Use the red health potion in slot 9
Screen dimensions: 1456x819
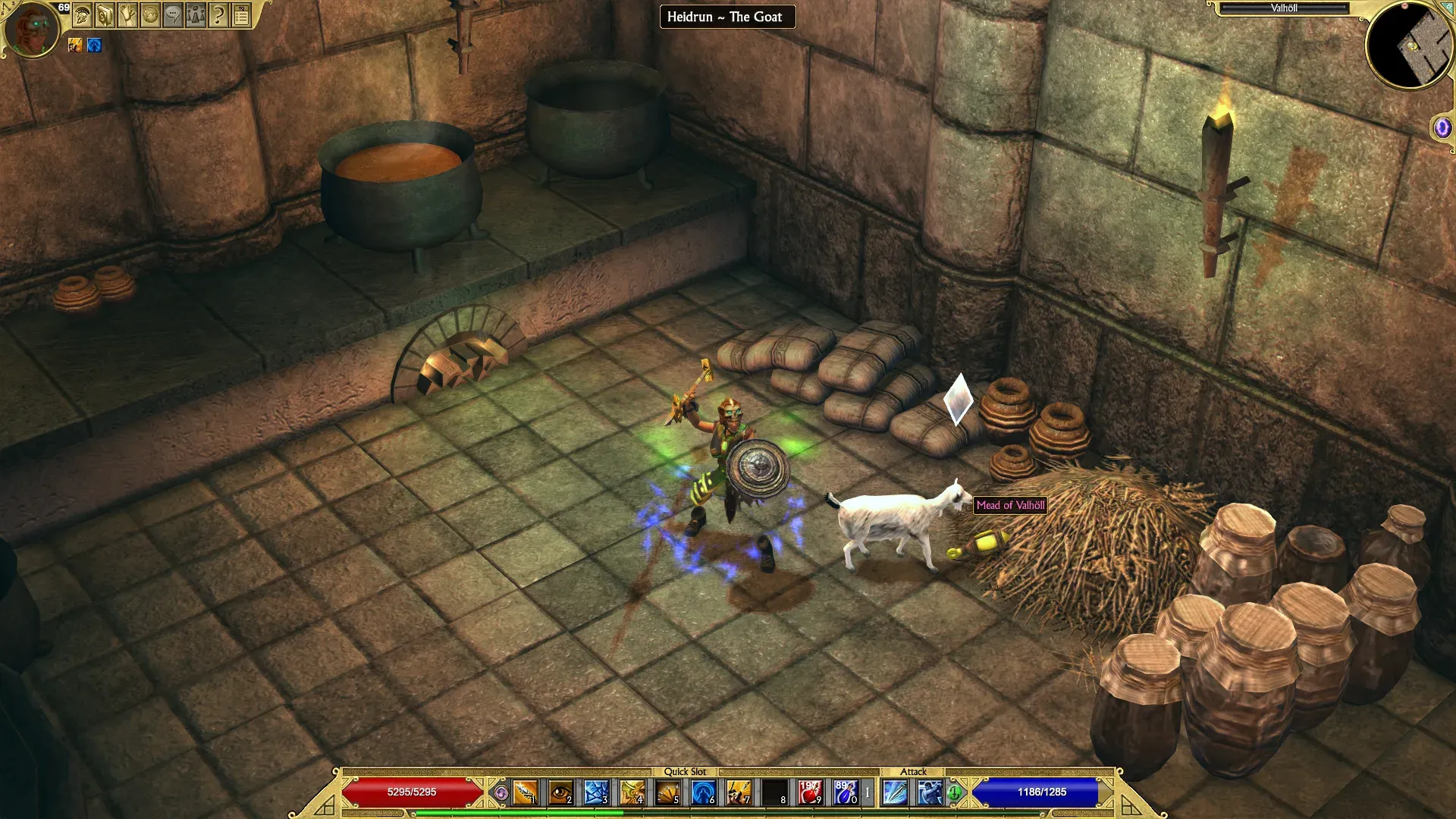[809, 792]
